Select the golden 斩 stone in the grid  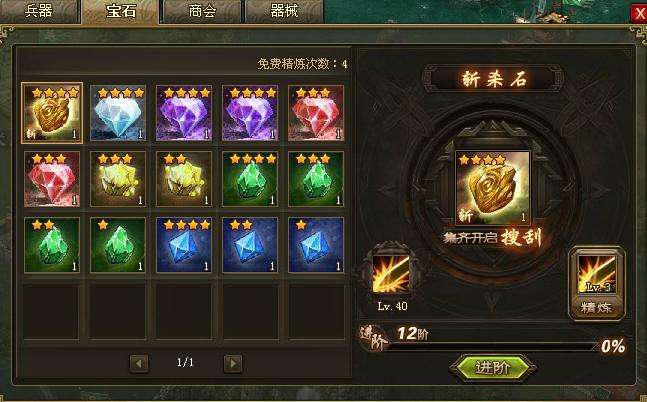pyautogui.click(x=53, y=112)
